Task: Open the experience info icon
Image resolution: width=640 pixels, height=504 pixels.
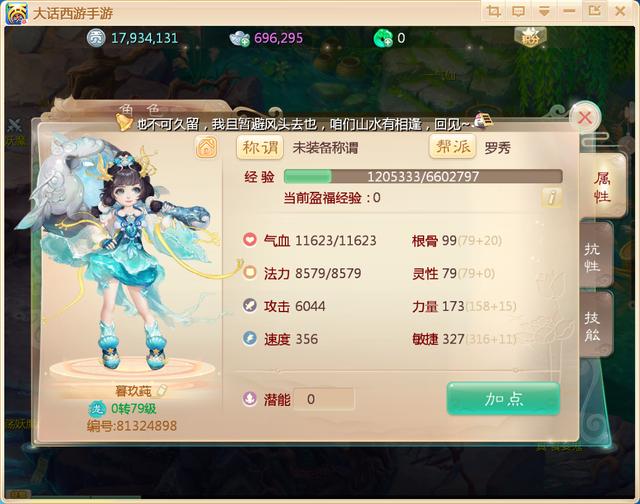Action: [551, 197]
